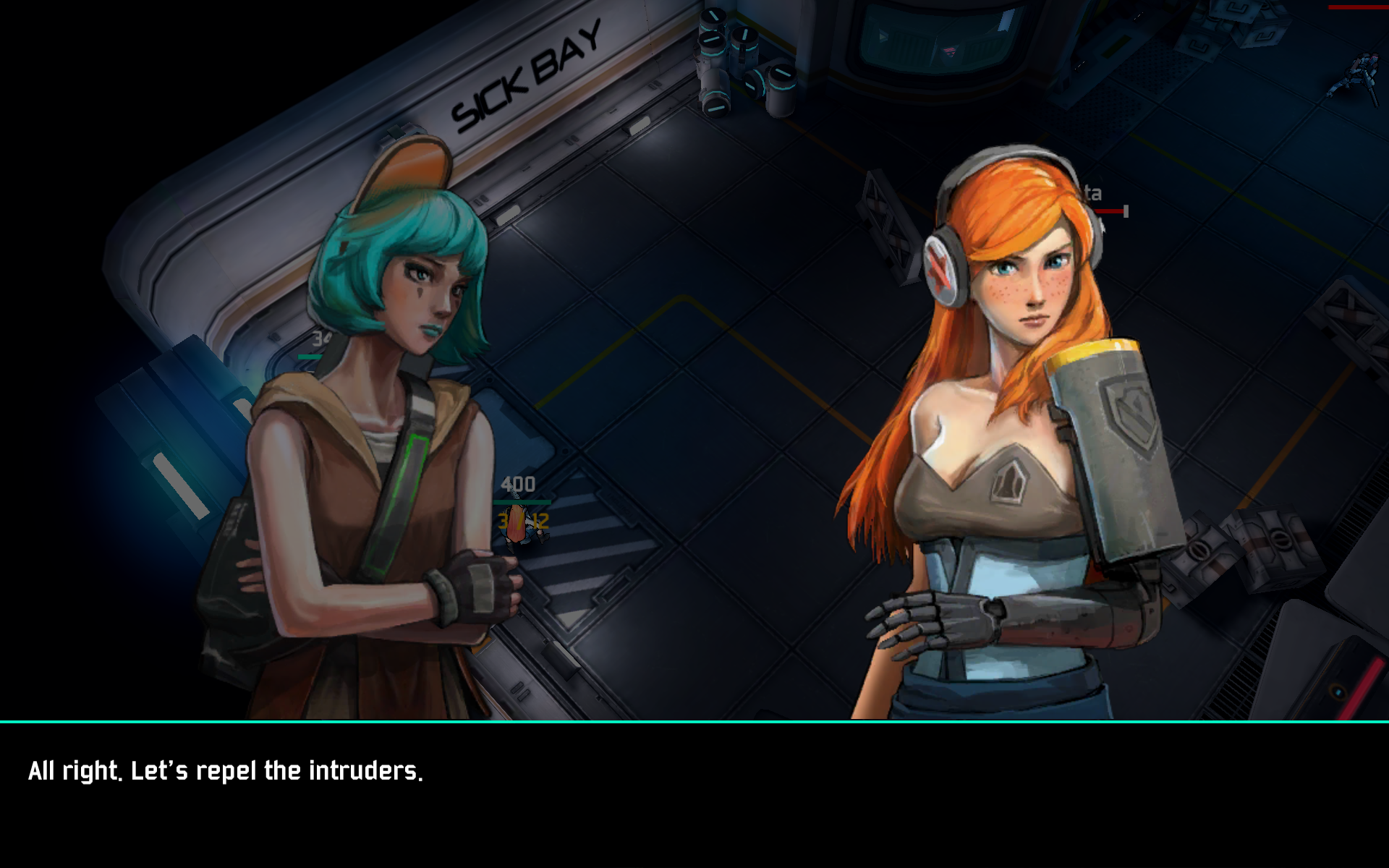Viewport: 1389px width, 868px height.
Task: Click the hazard barricade behind the redhead
Action: [x=886, y=210]
